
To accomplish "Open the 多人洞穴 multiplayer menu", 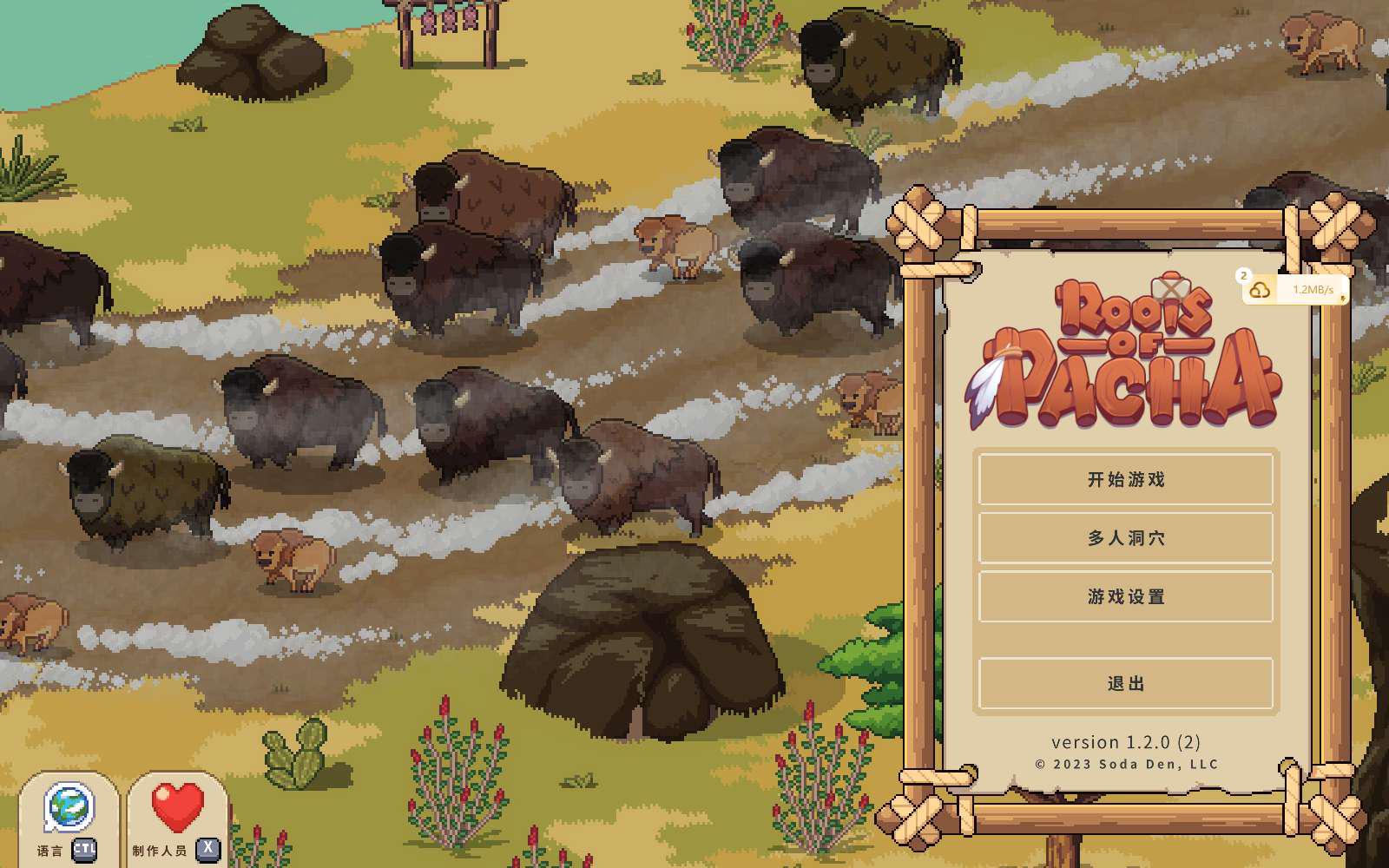I will [1125, 538].
